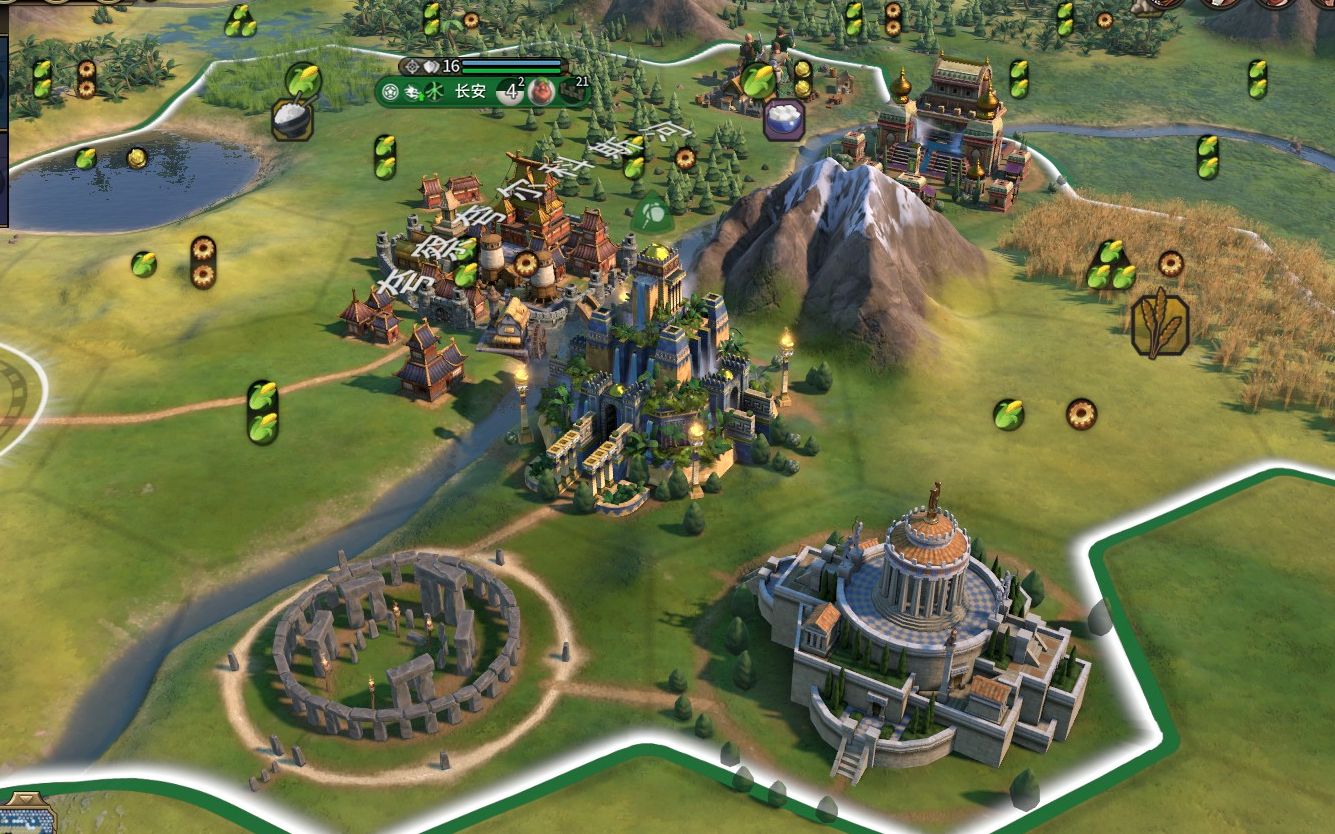Viewport: 1335px width, 834px height.
Task: Open the 长安 city banner
Action: (x=470, y=92)
